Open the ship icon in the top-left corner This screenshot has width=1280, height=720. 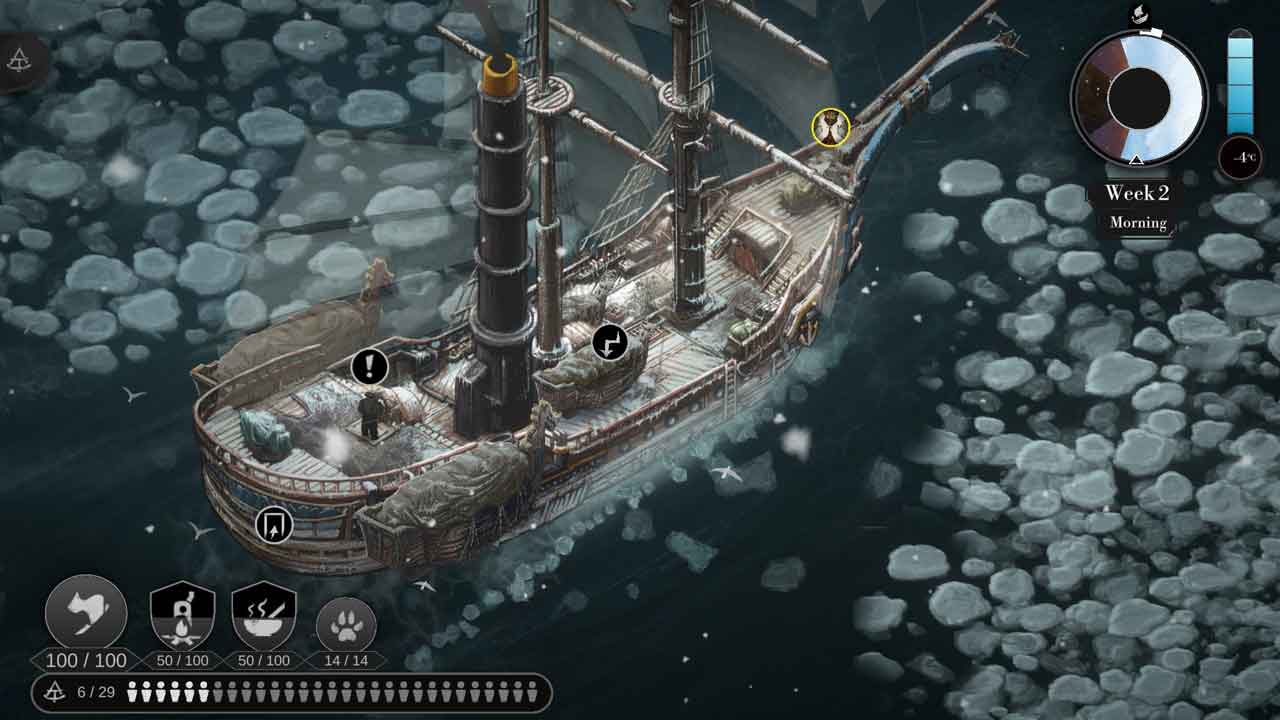[x=19, y=61]
